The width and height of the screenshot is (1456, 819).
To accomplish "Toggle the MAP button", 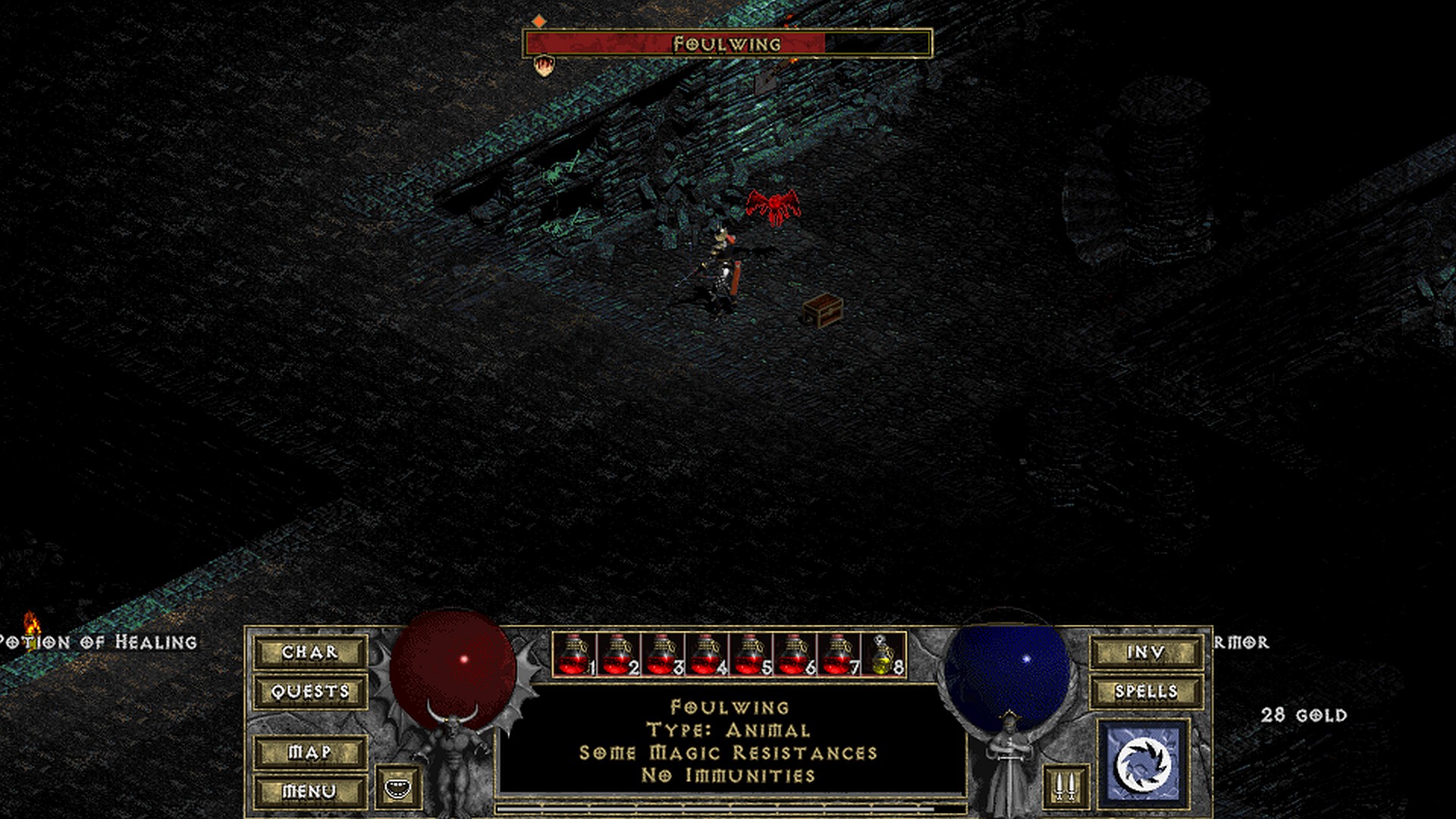I will coord(310,752).
